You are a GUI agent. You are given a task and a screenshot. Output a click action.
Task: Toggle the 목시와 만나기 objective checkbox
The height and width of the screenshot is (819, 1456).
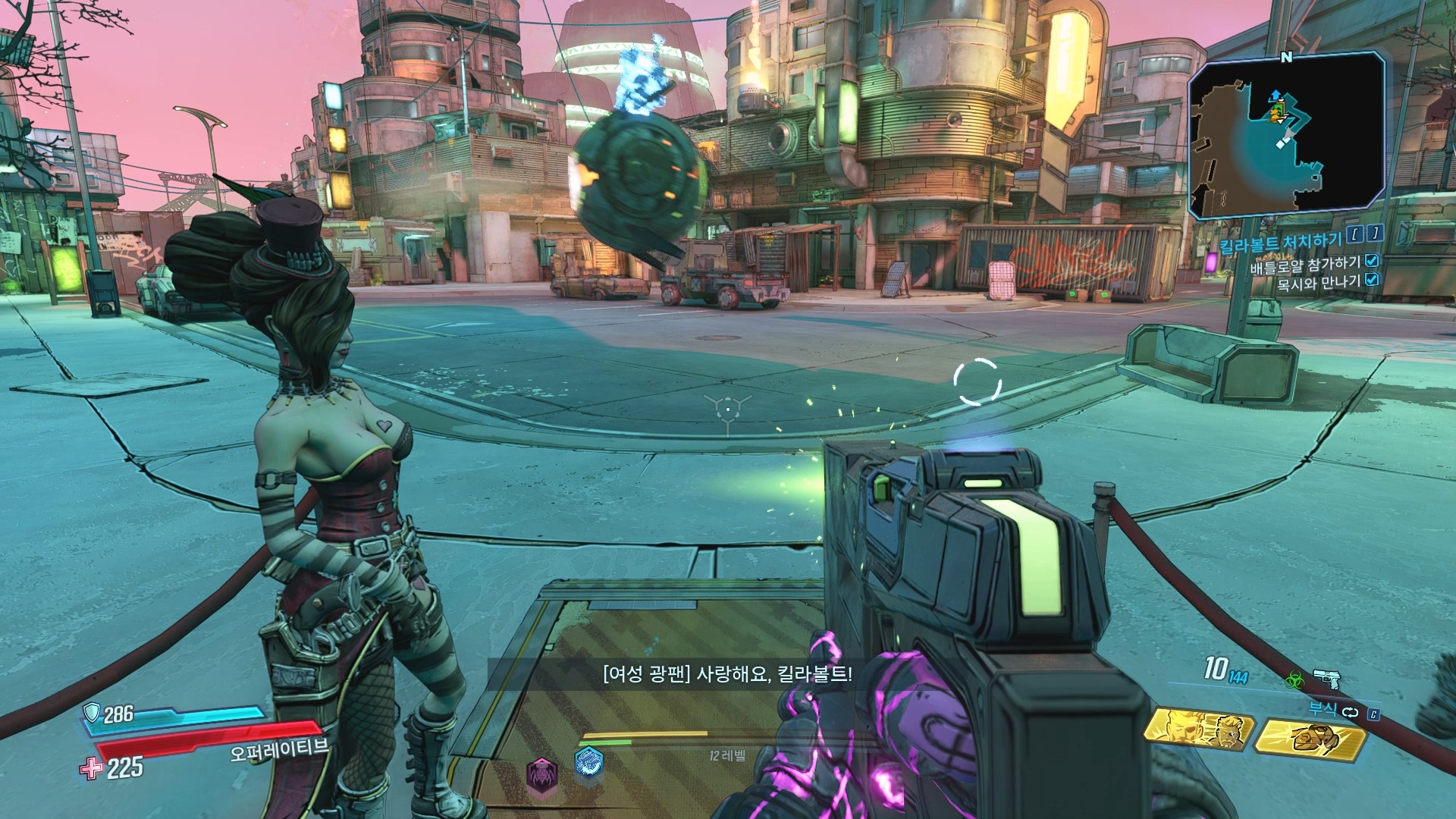coord(1371,280)
